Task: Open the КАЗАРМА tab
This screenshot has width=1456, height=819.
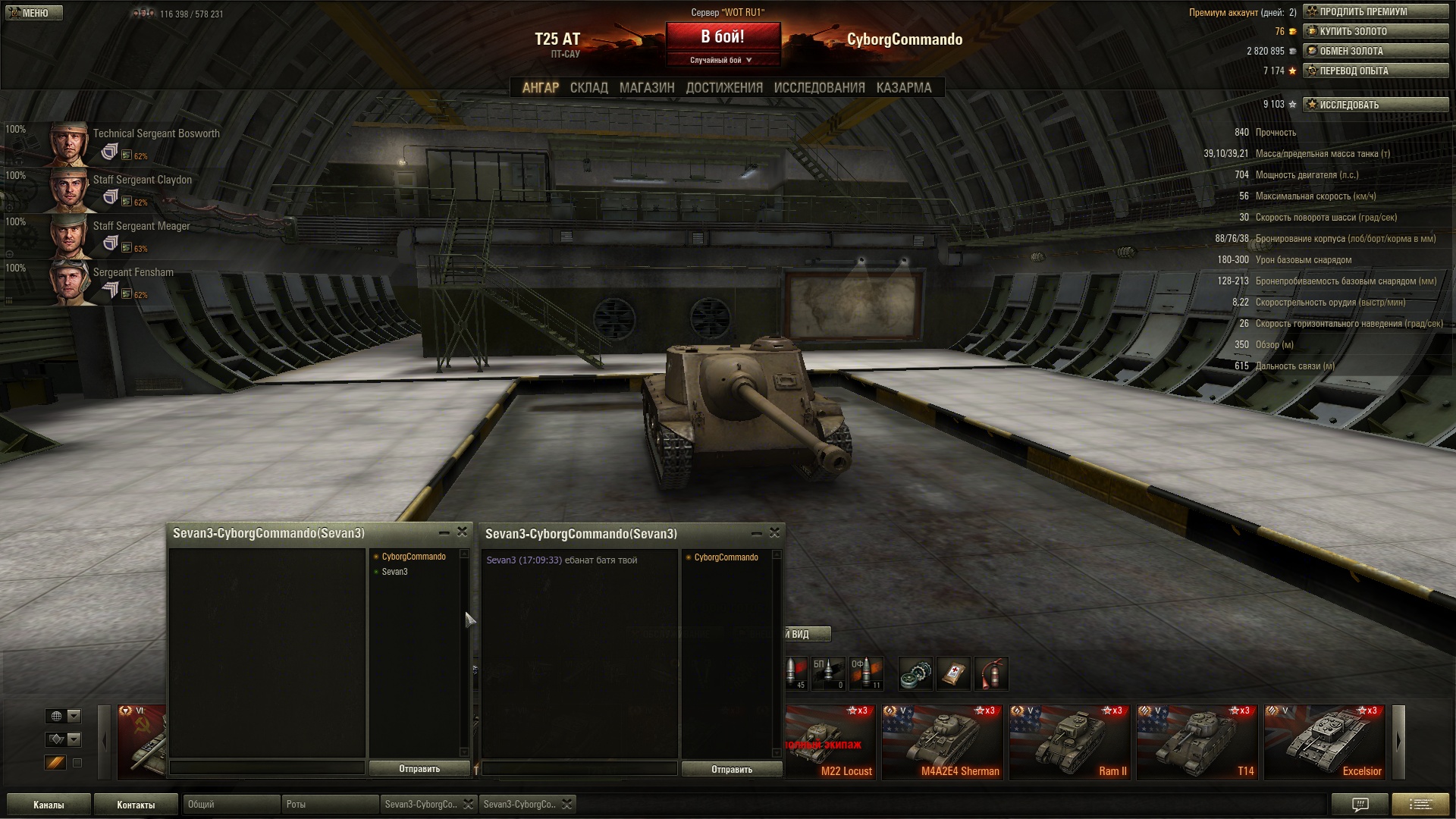Action: coord(903,88)
